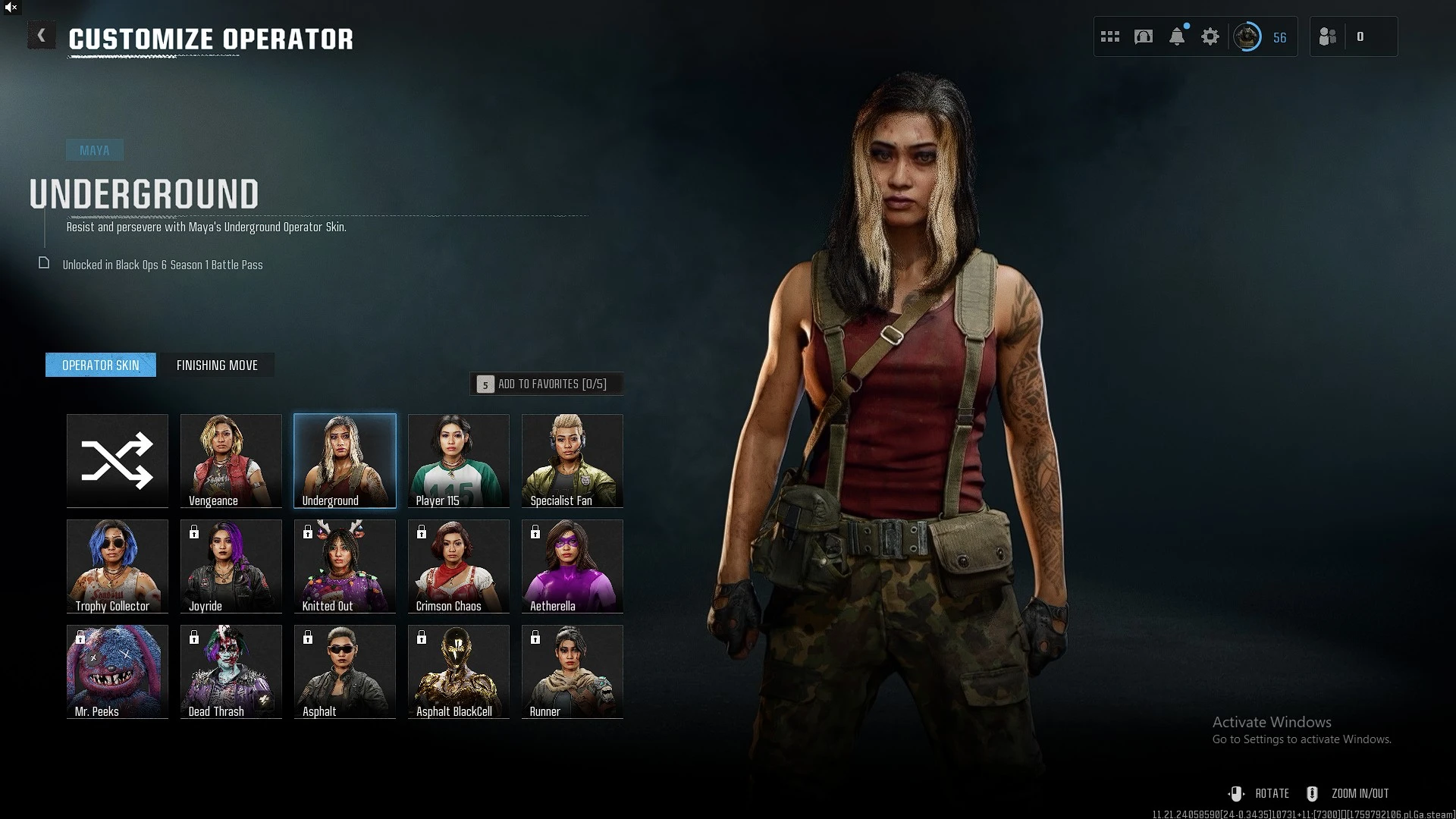Click the Knitted Out skin tile
1456x819 pixels.
pos(345,566)
